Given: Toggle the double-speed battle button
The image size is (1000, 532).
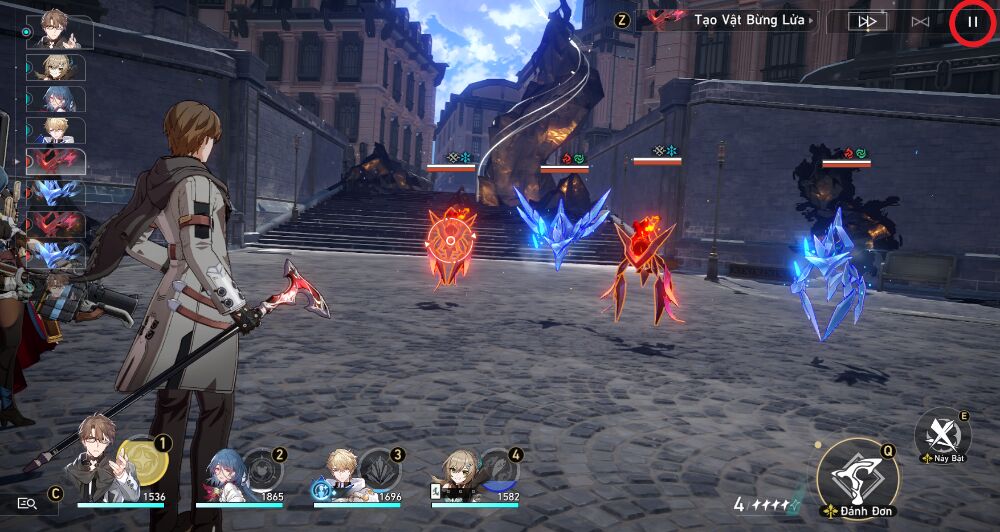Looking at the screenshot, I should (867, 21).
